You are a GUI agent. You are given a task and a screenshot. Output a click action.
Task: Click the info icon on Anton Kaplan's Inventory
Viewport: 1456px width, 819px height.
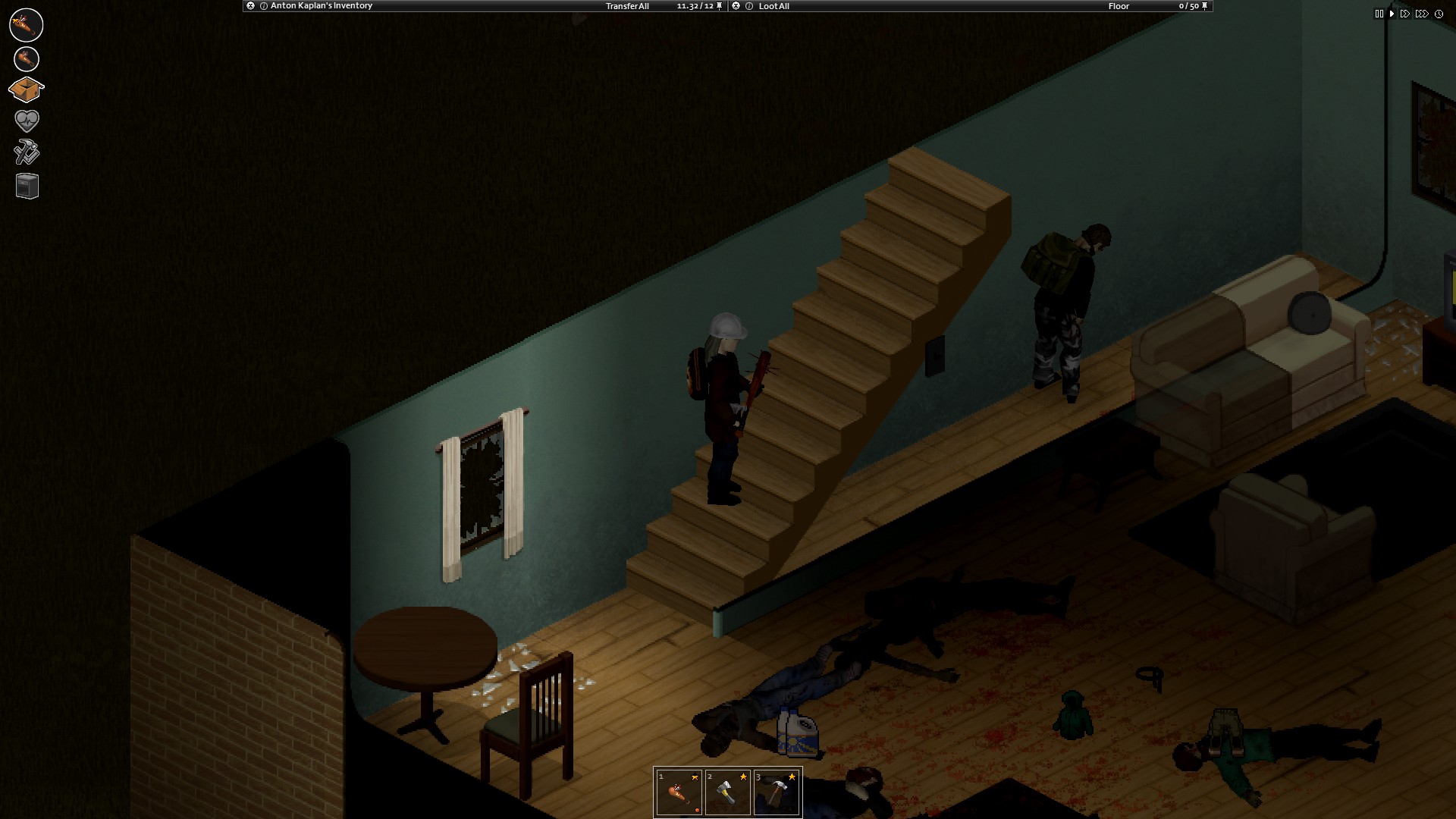[x=263, y=5]
